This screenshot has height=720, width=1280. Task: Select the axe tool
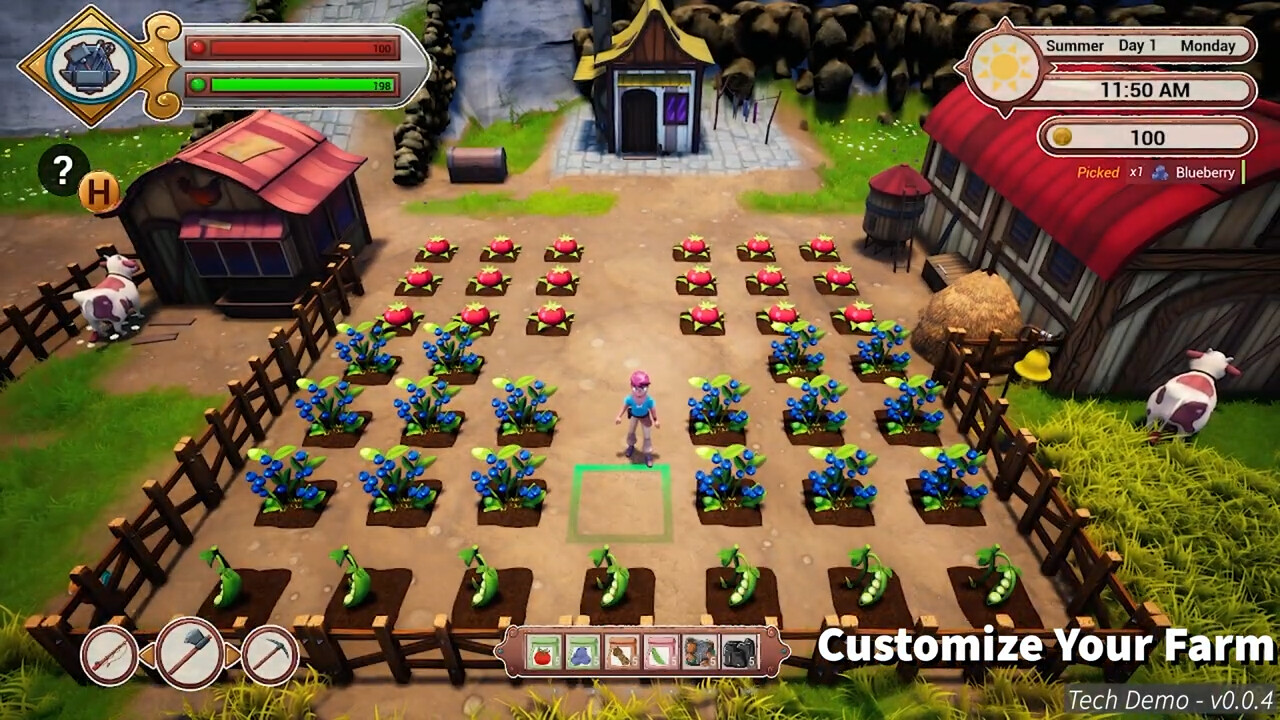click(x=191, y=654)
